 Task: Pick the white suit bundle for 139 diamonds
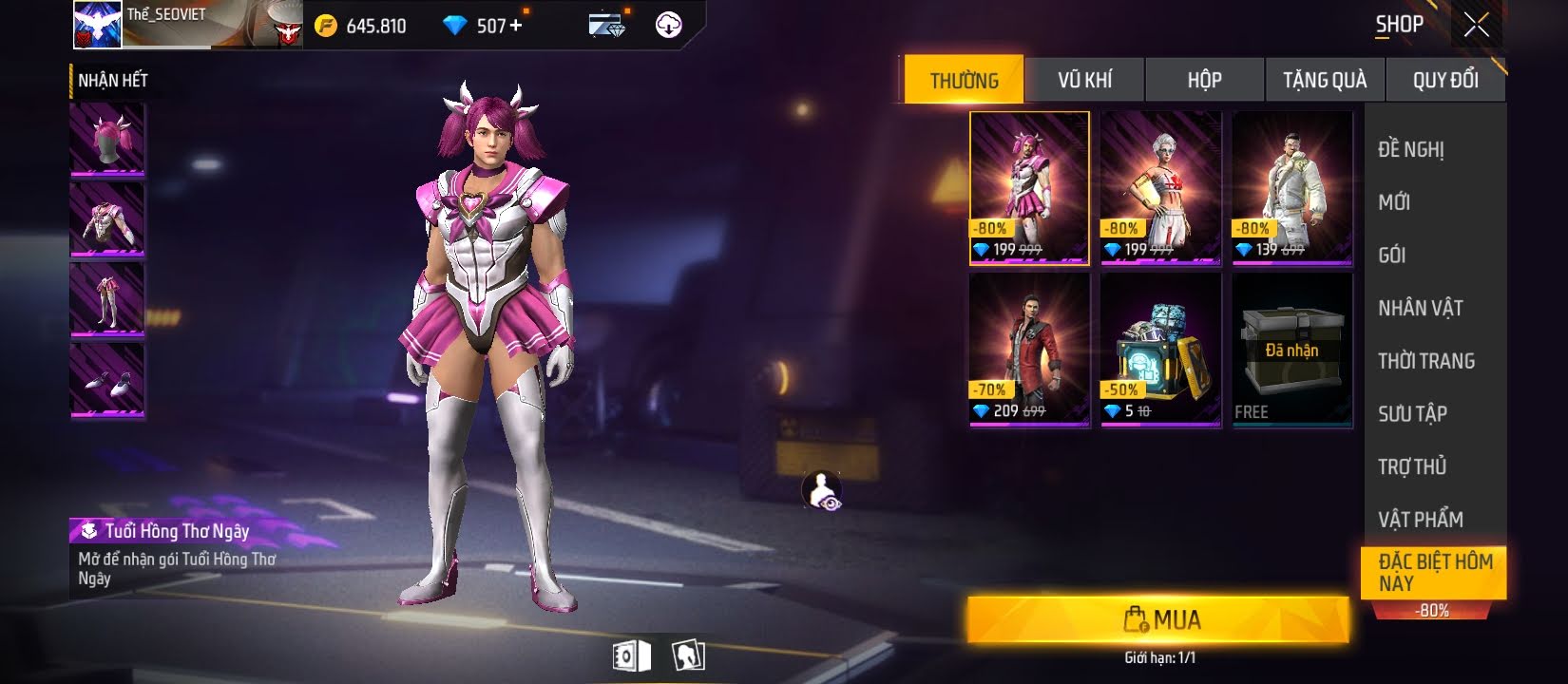click(1291, 187)
